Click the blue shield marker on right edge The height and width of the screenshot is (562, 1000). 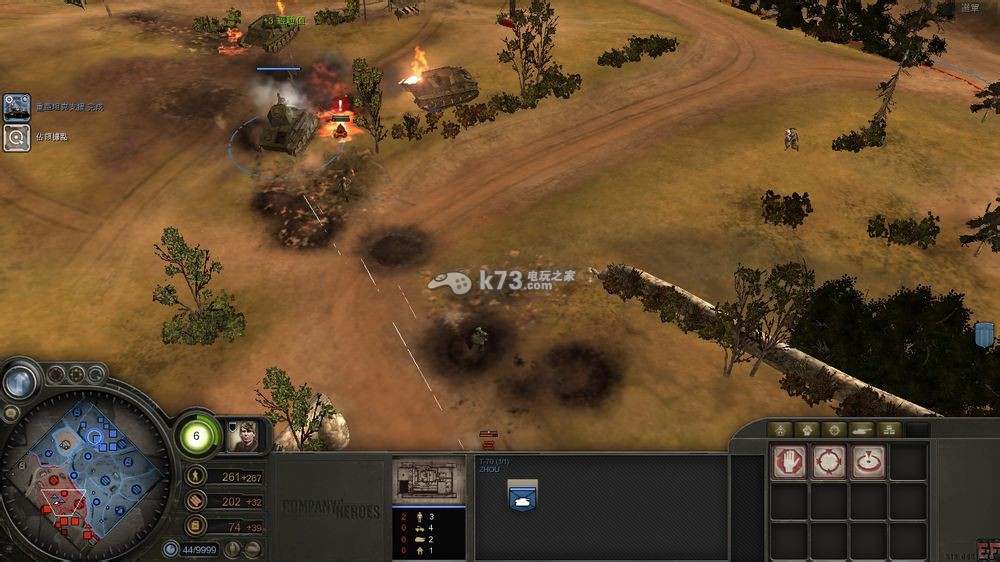click(x=985, y=333)
